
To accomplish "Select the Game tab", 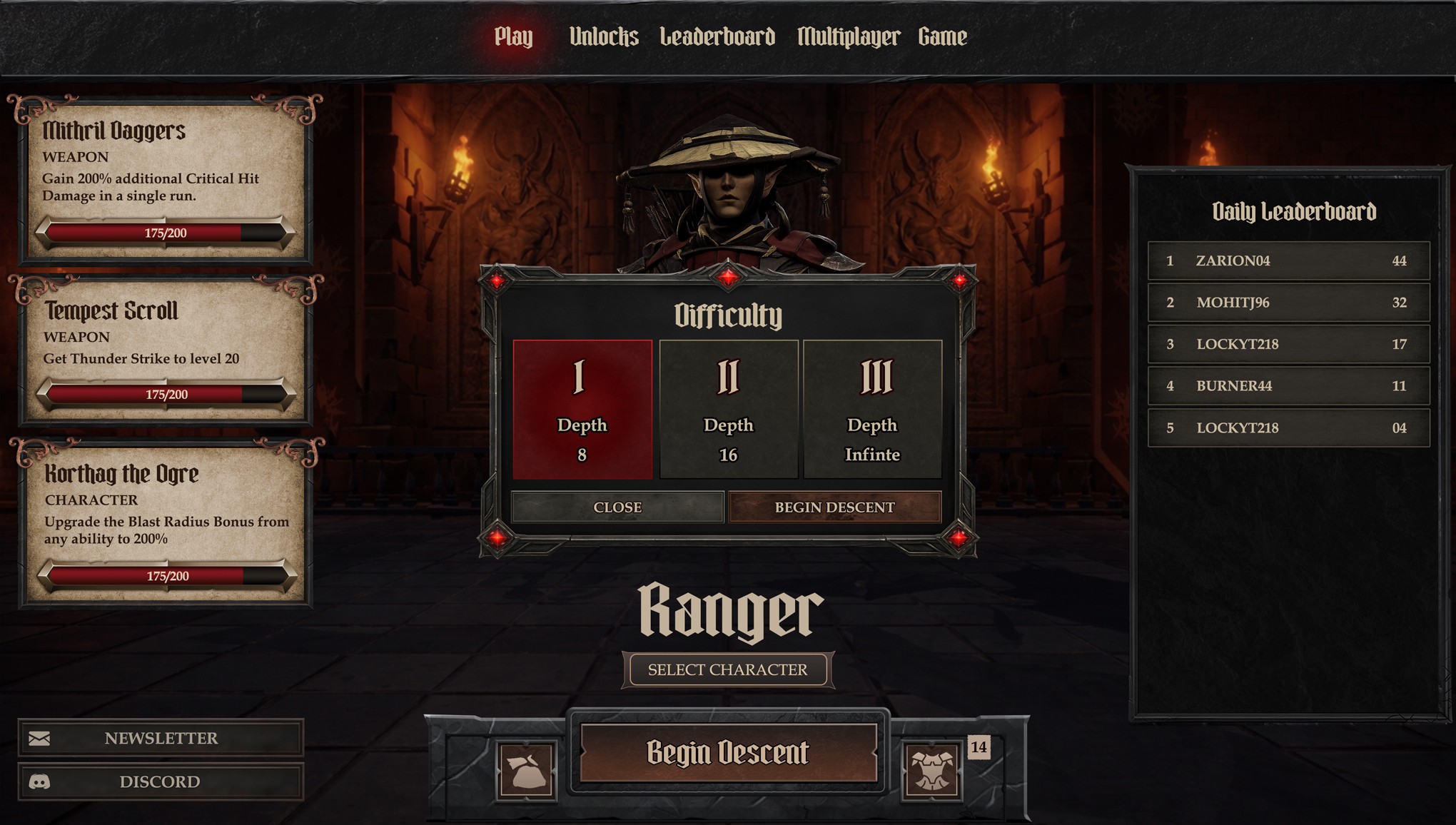I will point(942,37).
